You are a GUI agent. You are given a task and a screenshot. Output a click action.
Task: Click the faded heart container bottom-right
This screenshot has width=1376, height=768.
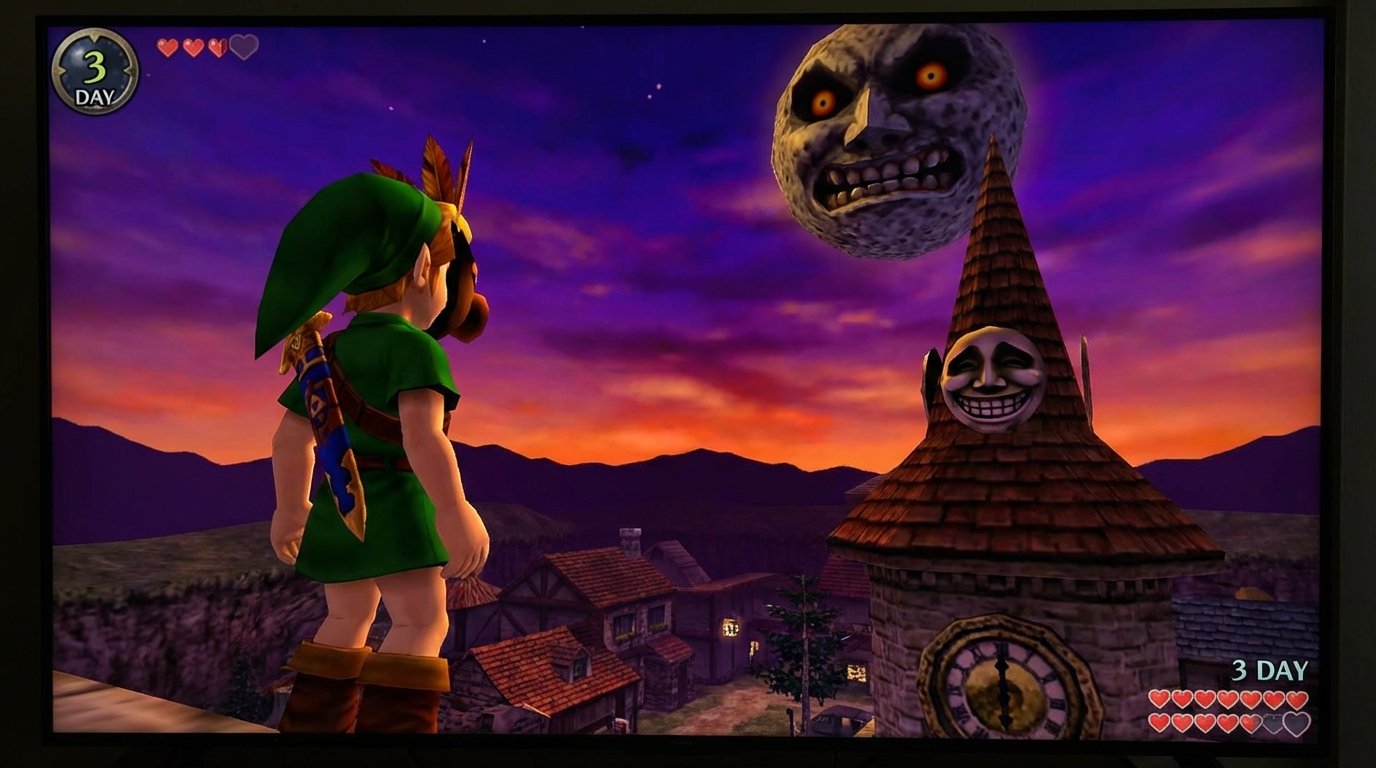click(1295, 721)
